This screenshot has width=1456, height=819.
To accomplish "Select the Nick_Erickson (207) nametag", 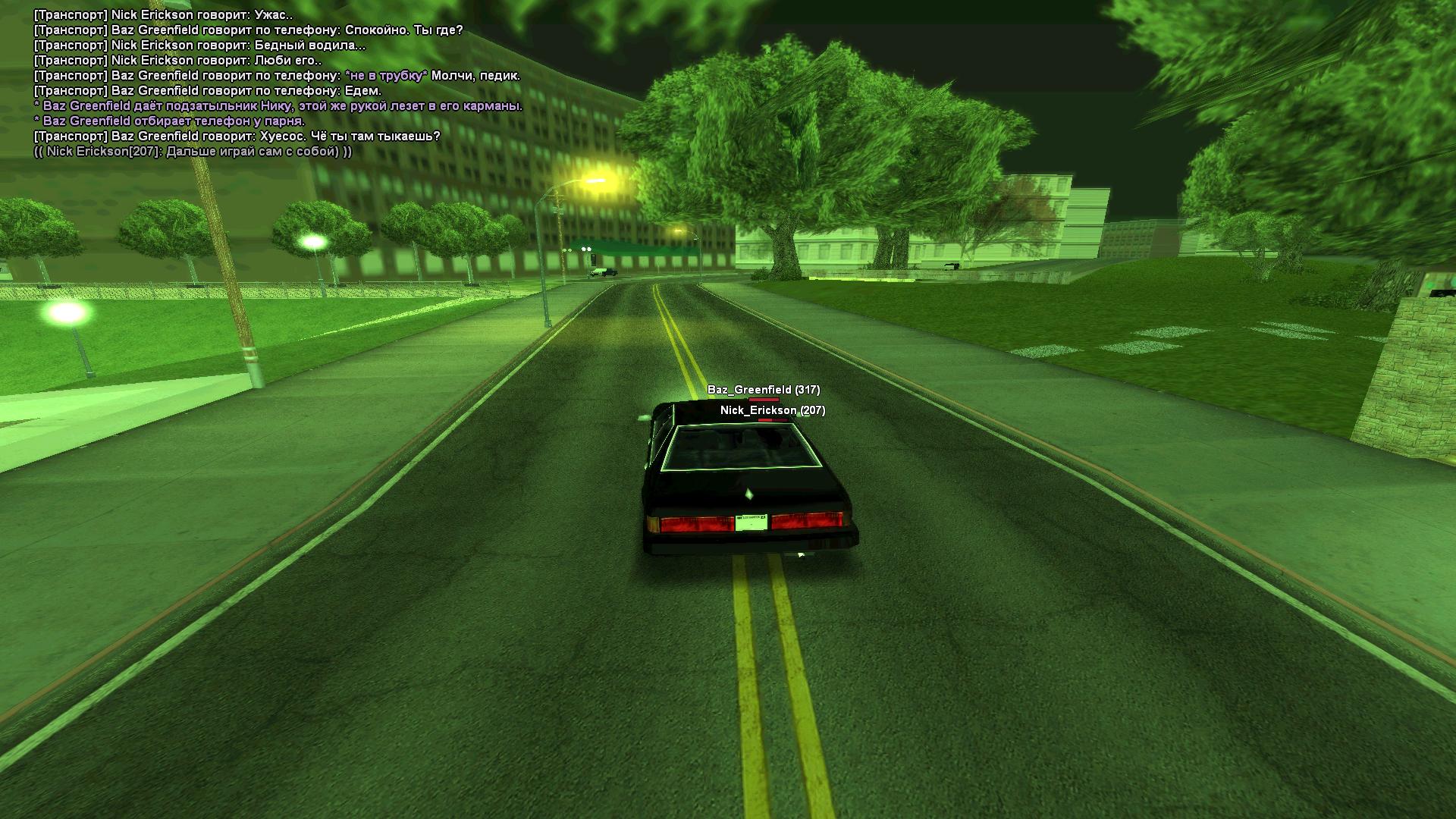I will tap(772, 410).
